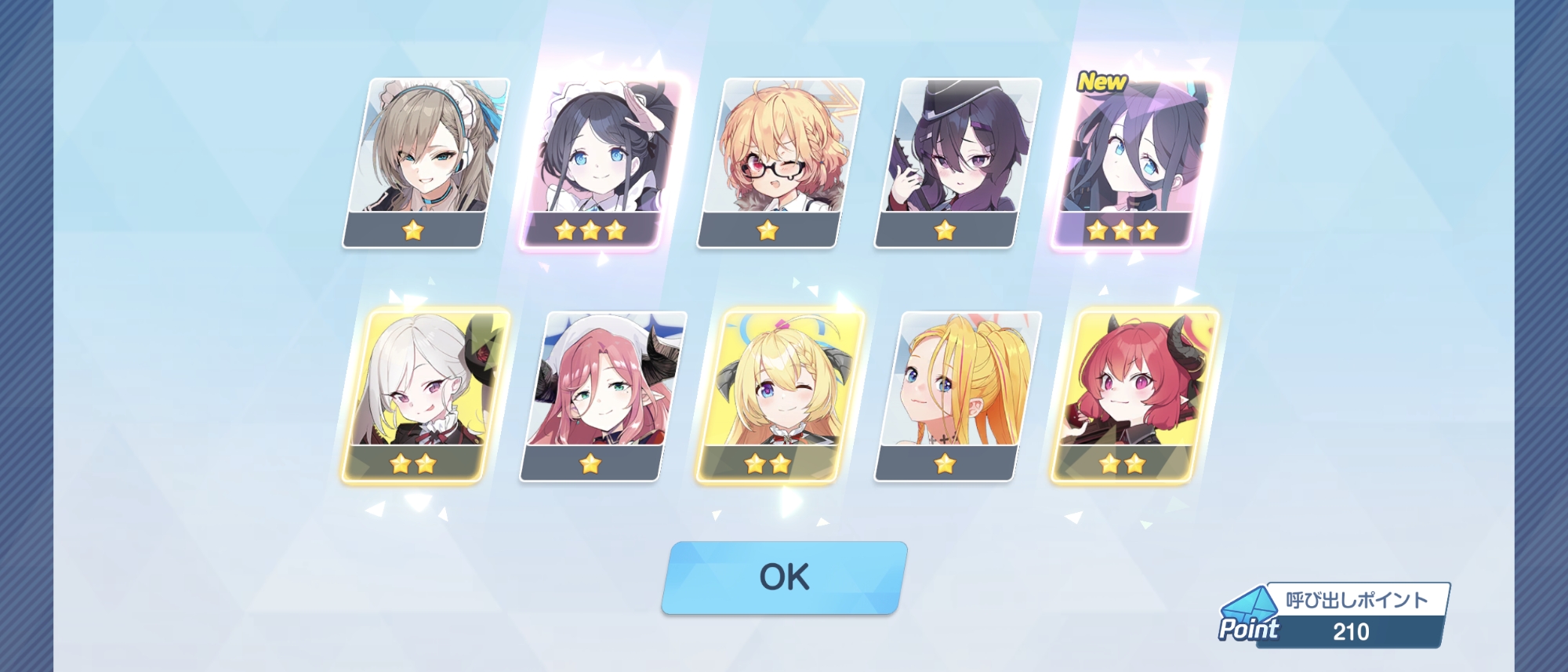
Task: Choose the red-haired horned two-star card
Action: coord(1133,396)
